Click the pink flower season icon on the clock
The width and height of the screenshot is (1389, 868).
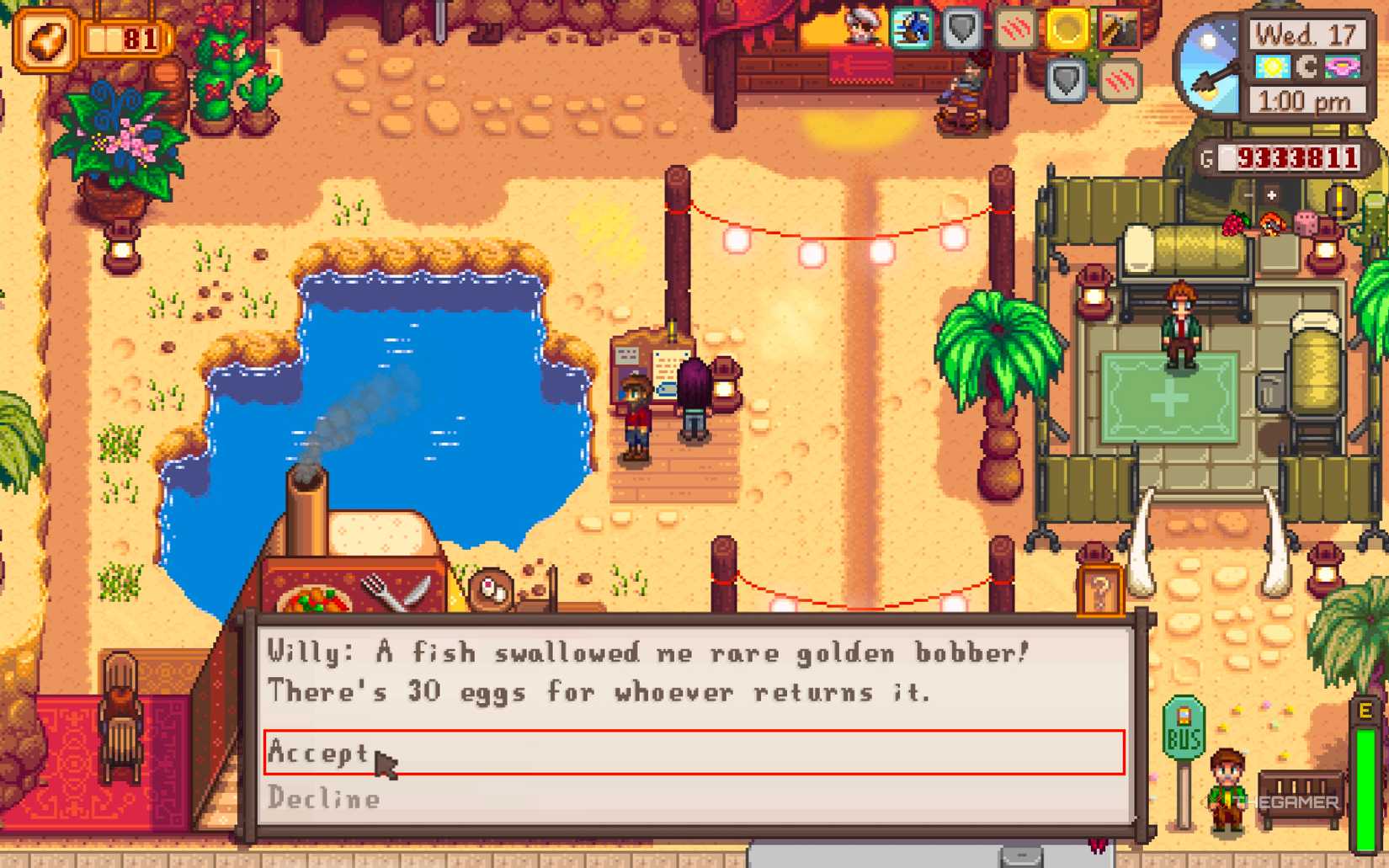[x=1342, y=67]
